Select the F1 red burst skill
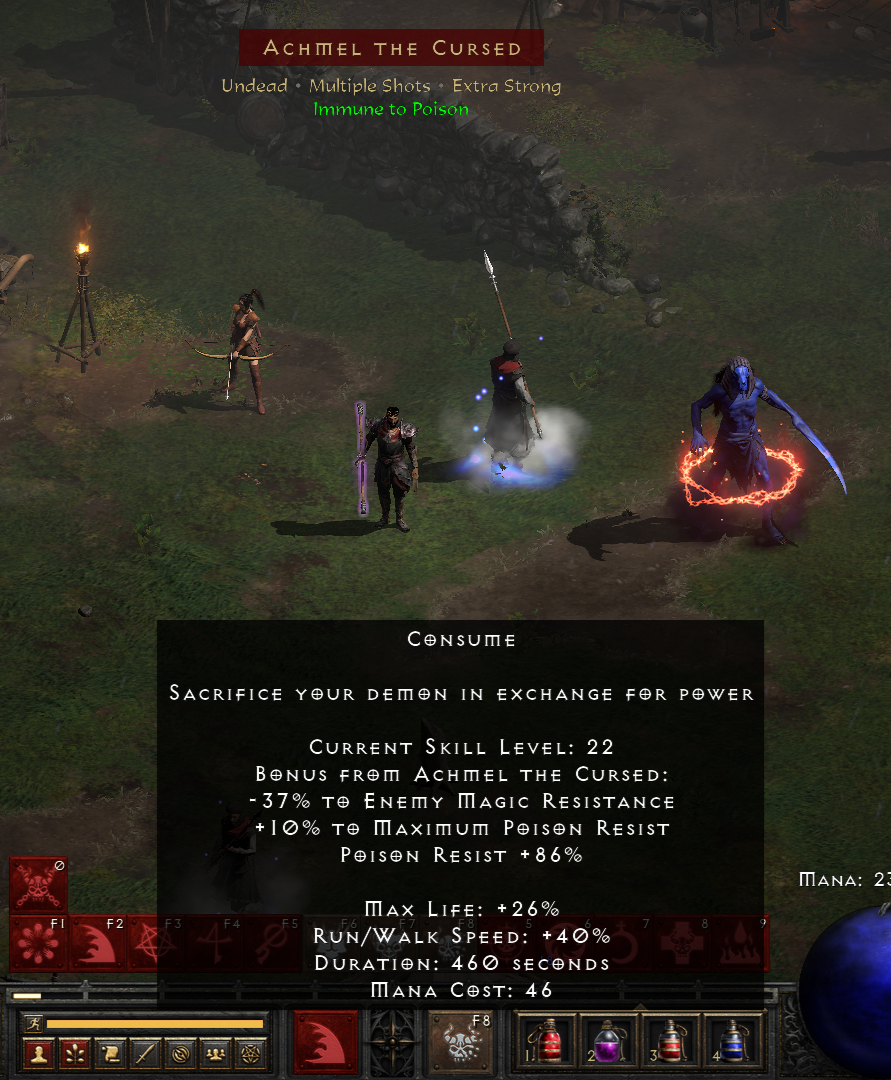Viewport: 891px width, 1080px height. tap(39, 944)
